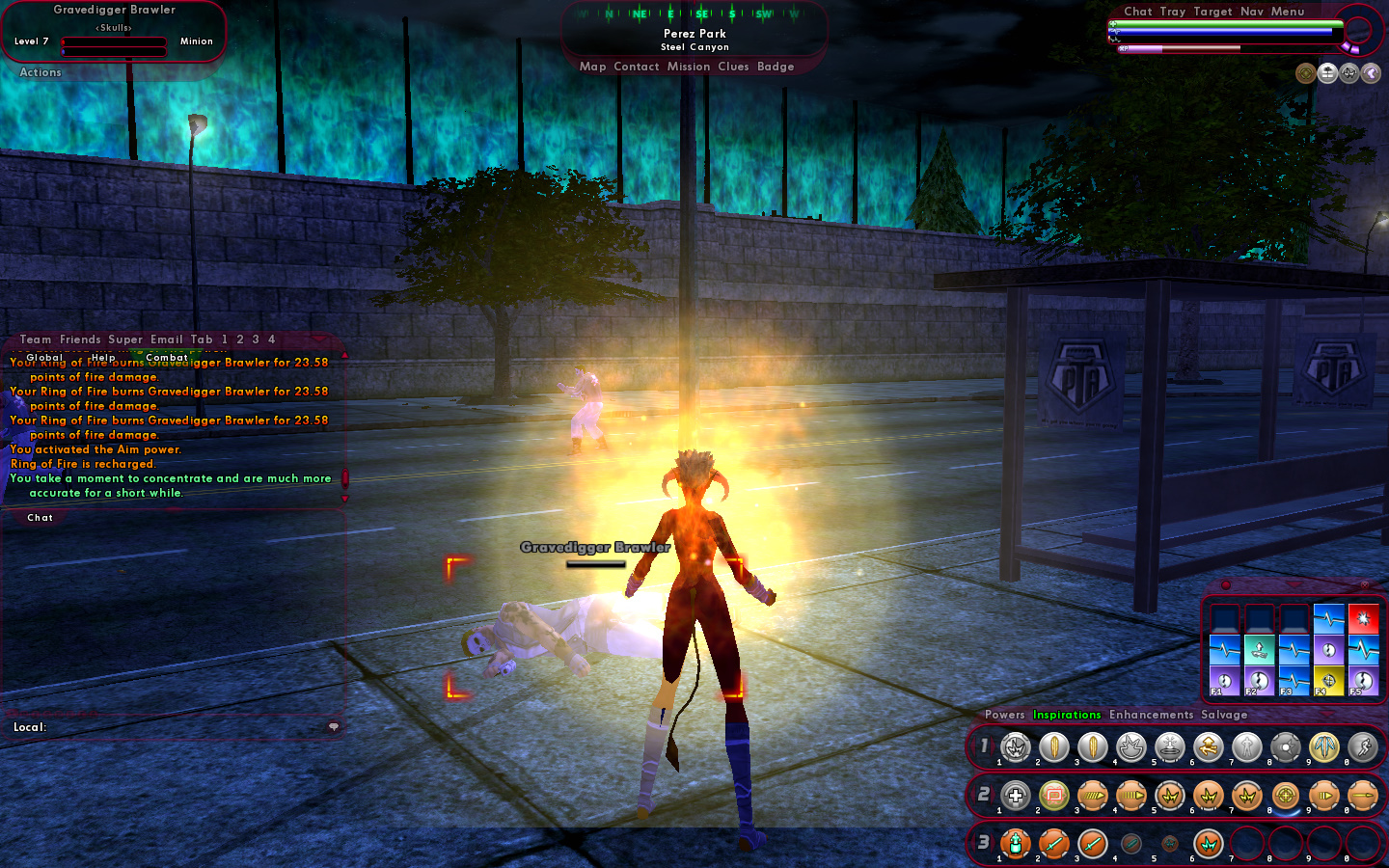This screenshot has height=868, width=1389.
Task: Toggle the Target window
Action: pyautogui.click(x=1212, y=12)
